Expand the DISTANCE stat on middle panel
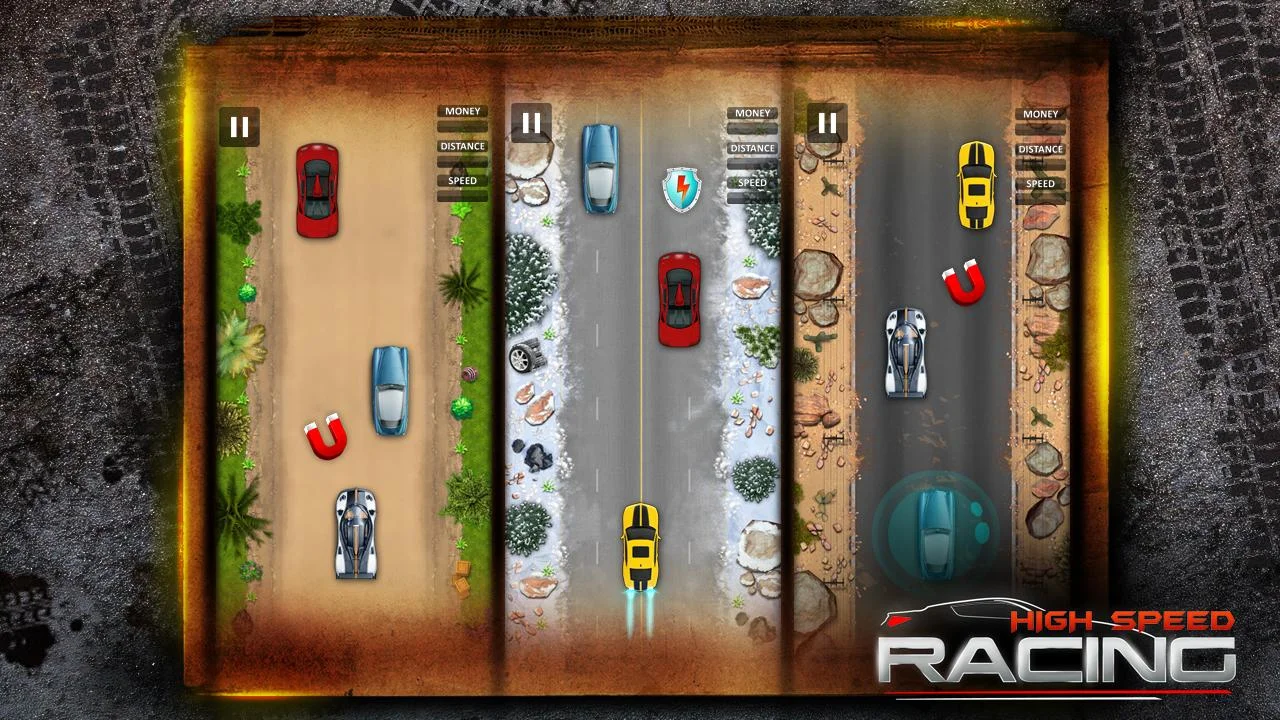1280x720 pixels. click(x=752, y=148)
